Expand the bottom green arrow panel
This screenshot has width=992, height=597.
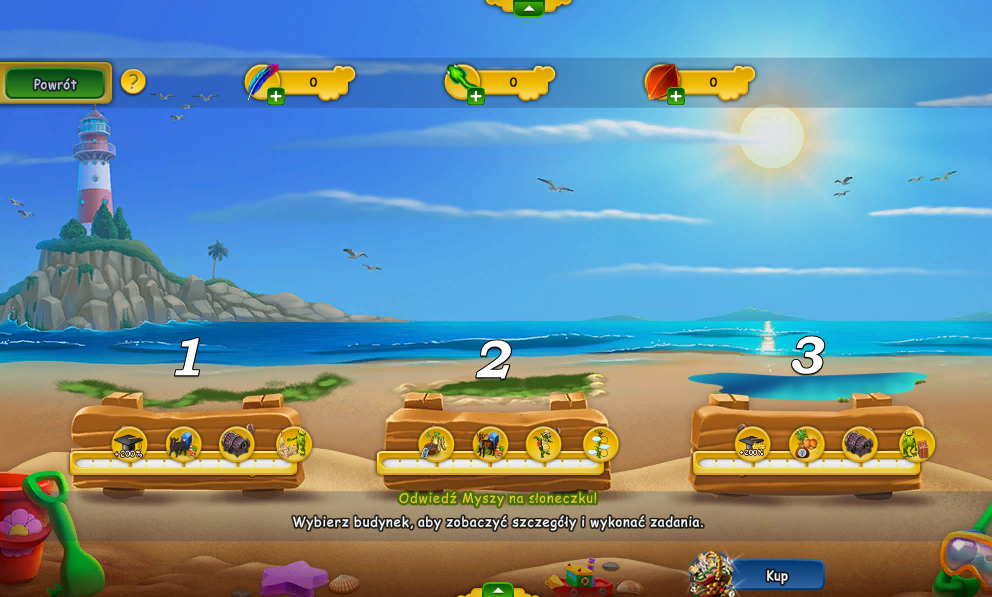pyautogui.click(x=497, y=590)
